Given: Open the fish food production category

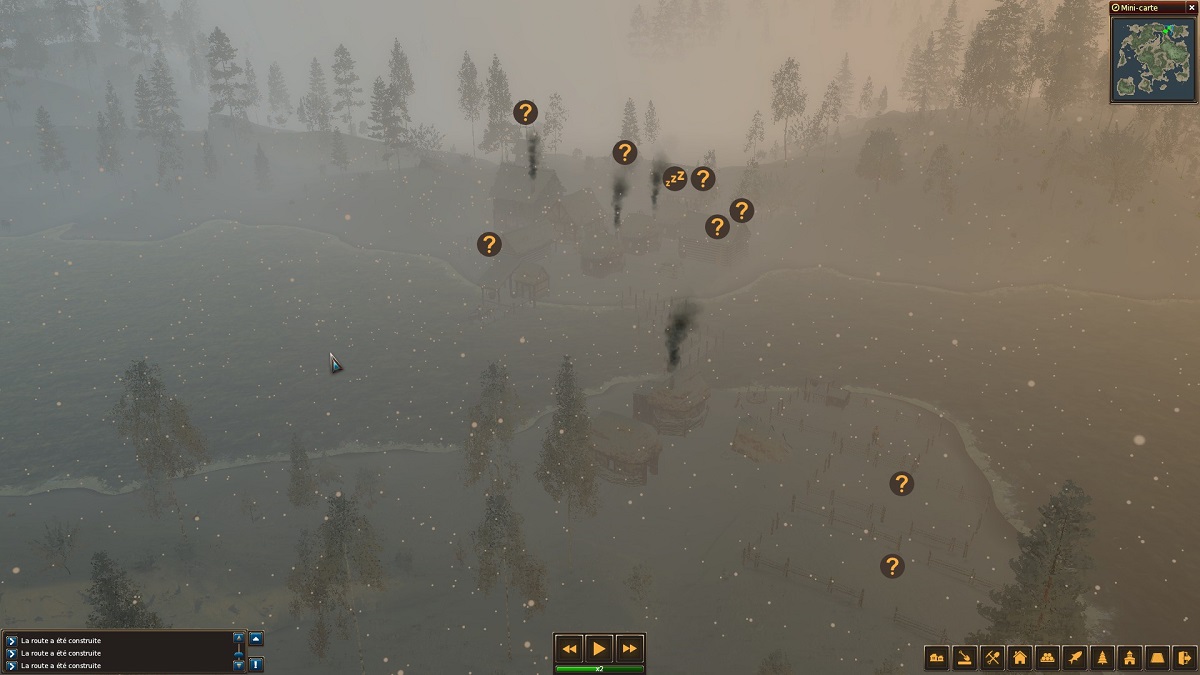Looking at the screenshot, I should point(1075,657).
